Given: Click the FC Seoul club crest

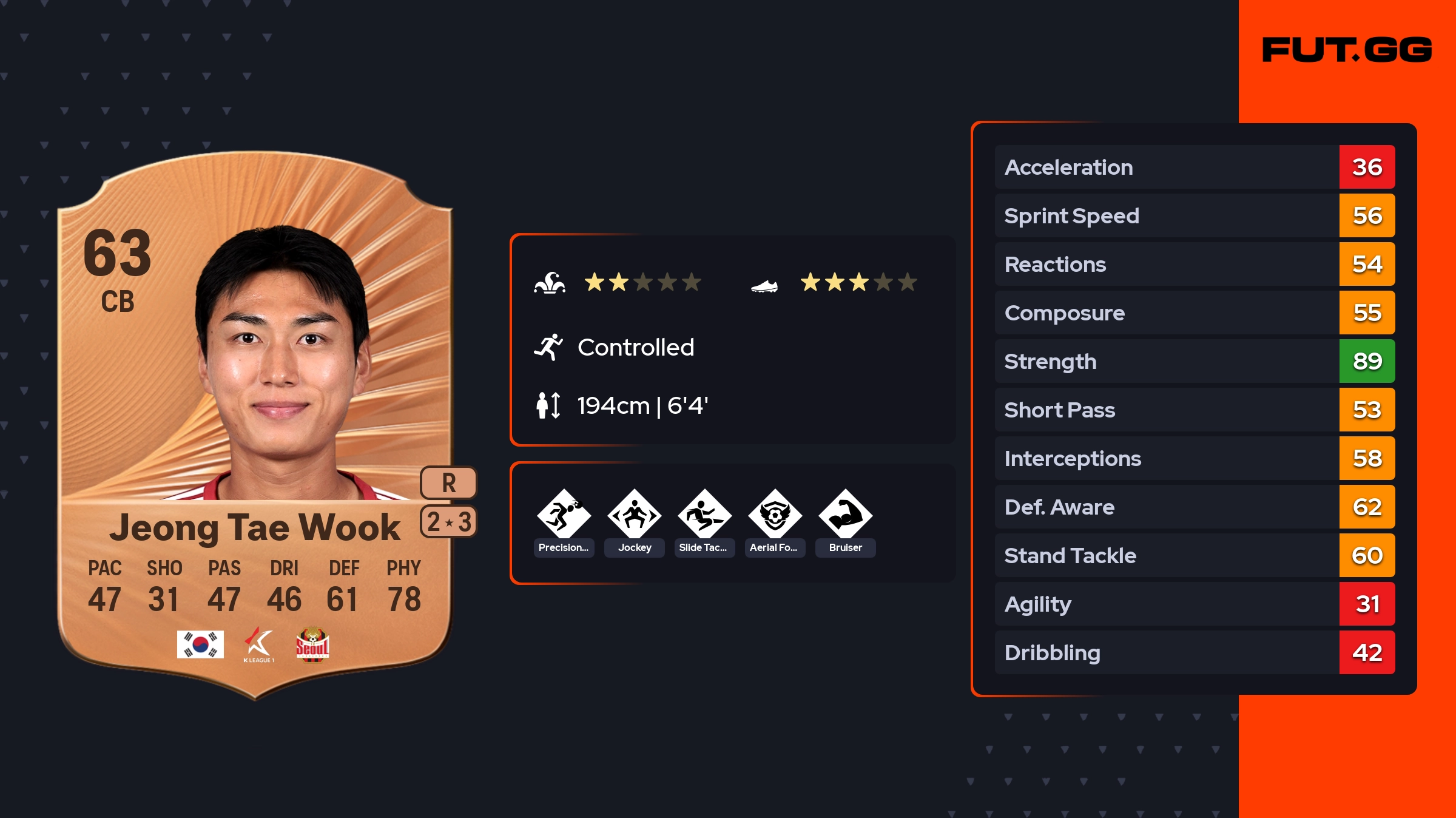Looking at the screenshot, I should coord(312,644).
